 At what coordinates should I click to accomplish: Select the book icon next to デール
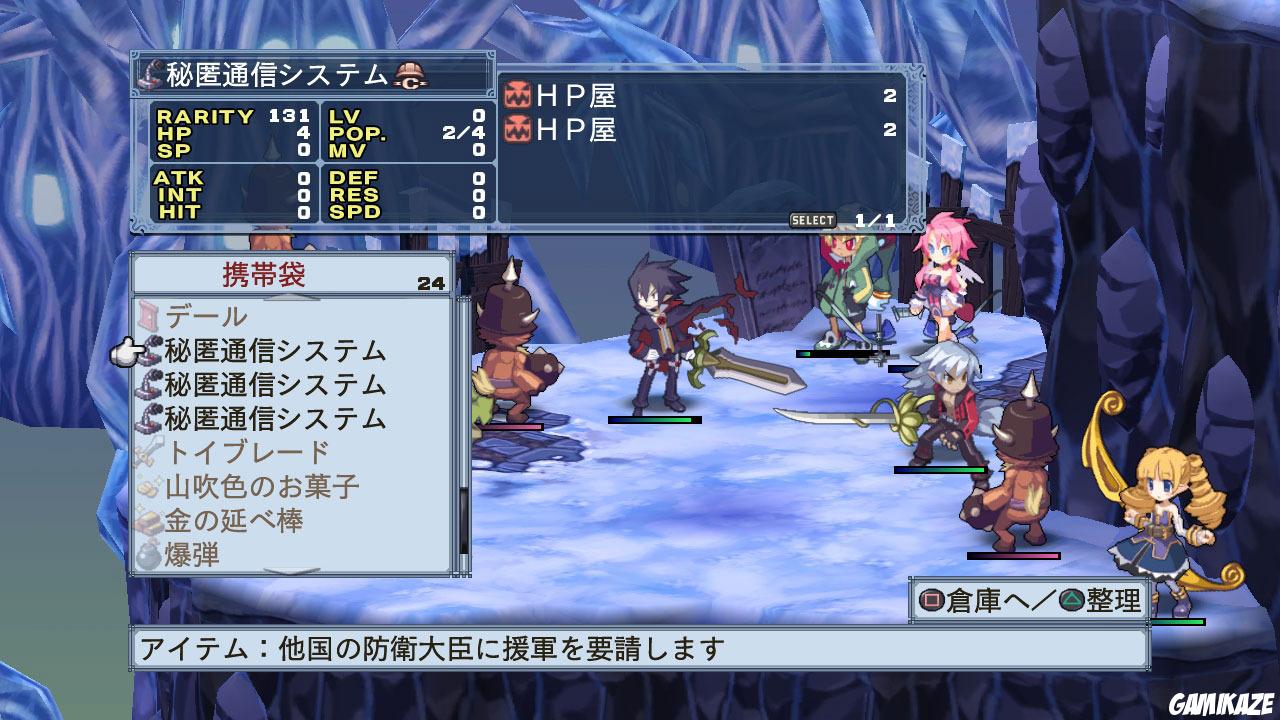148,315
